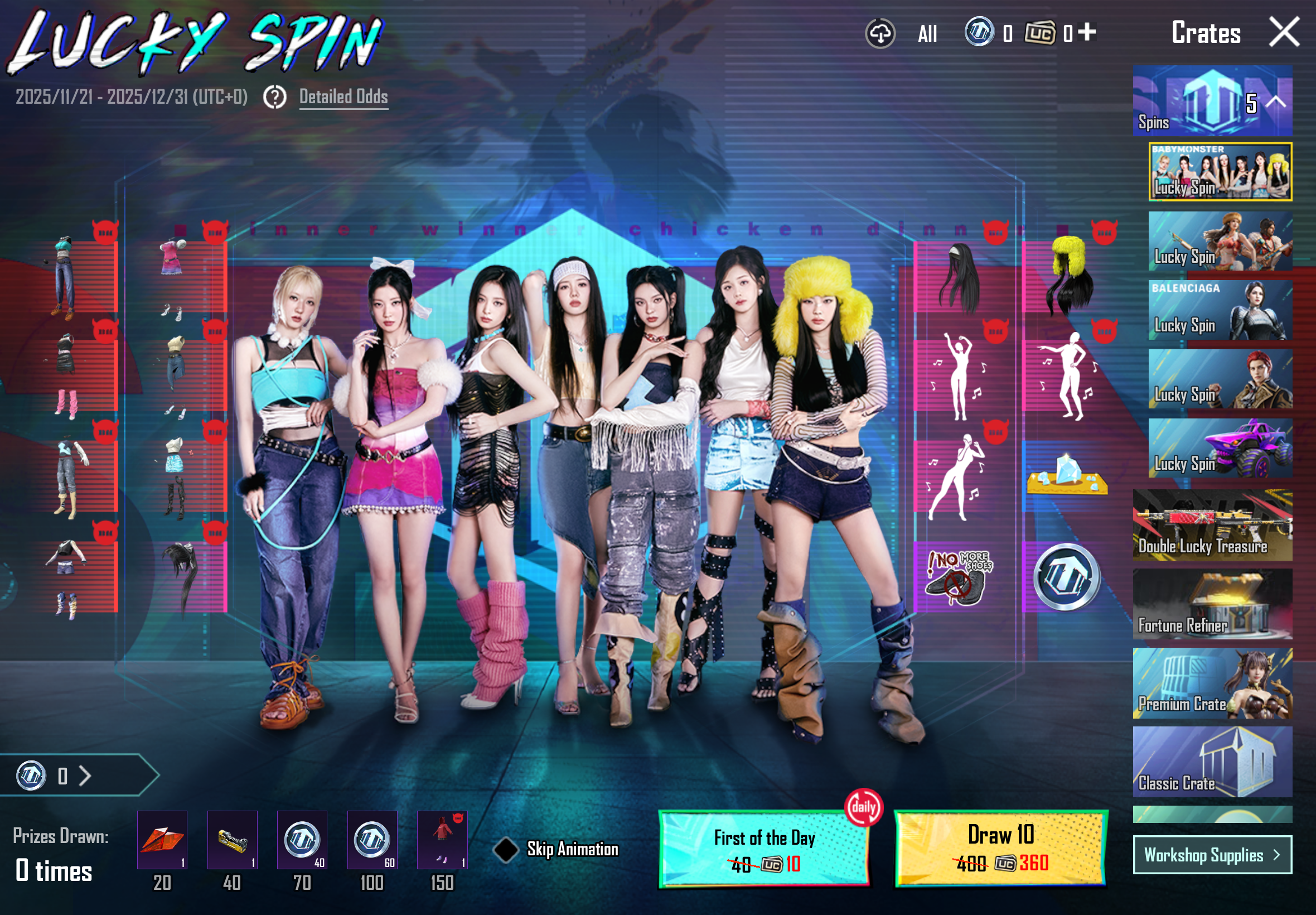Select the purple monster truck Lucky Spin
Screen dimensions: 1316x915
coord(1220,449)
